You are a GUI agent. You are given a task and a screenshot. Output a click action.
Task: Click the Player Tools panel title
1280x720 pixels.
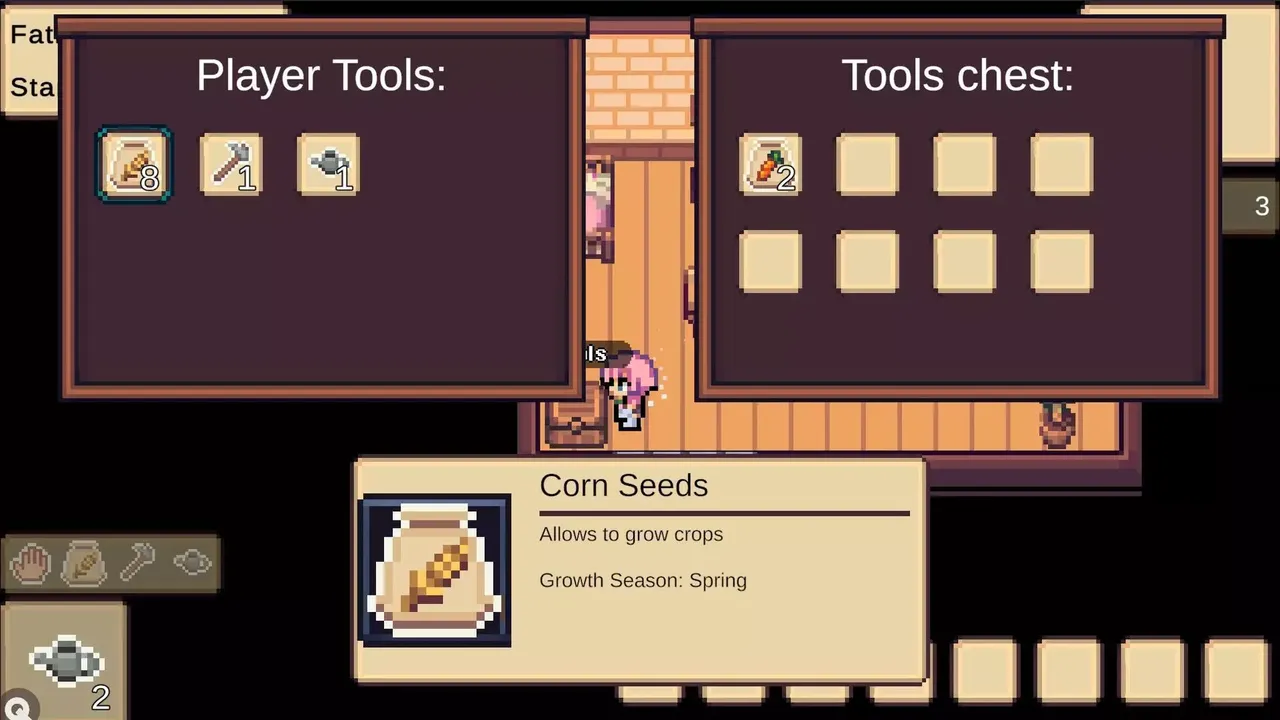[x=322, y=76]
